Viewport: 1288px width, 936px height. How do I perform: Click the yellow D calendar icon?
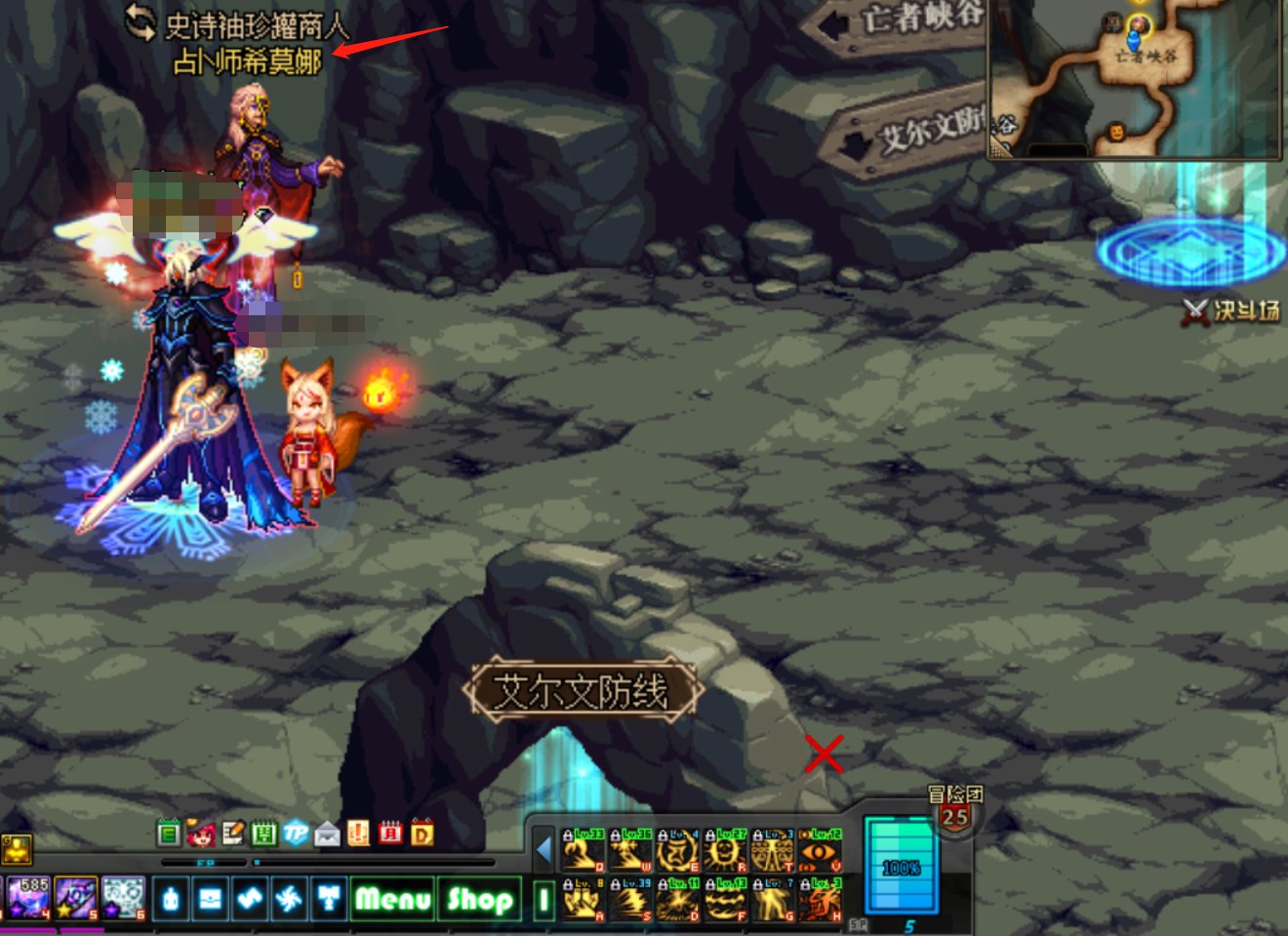[422, 834]
